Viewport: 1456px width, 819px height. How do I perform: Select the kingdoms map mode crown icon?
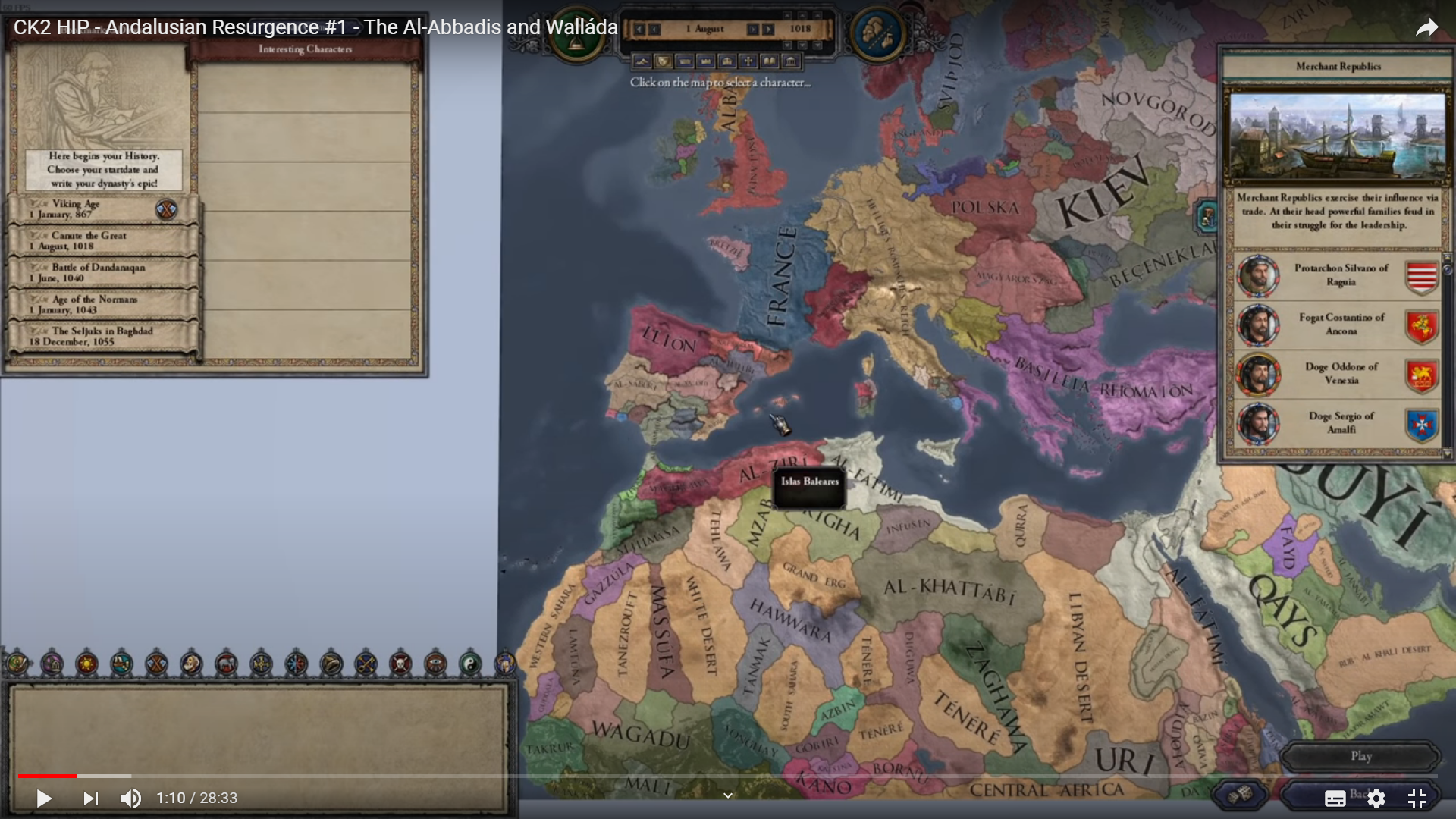coord(704,61)
